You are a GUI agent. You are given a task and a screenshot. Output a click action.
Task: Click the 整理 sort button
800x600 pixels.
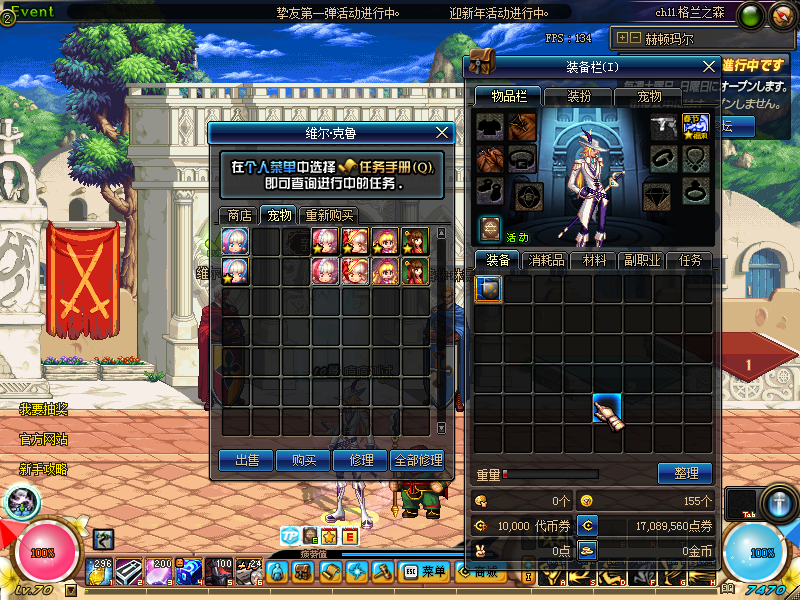coord(685,474)
